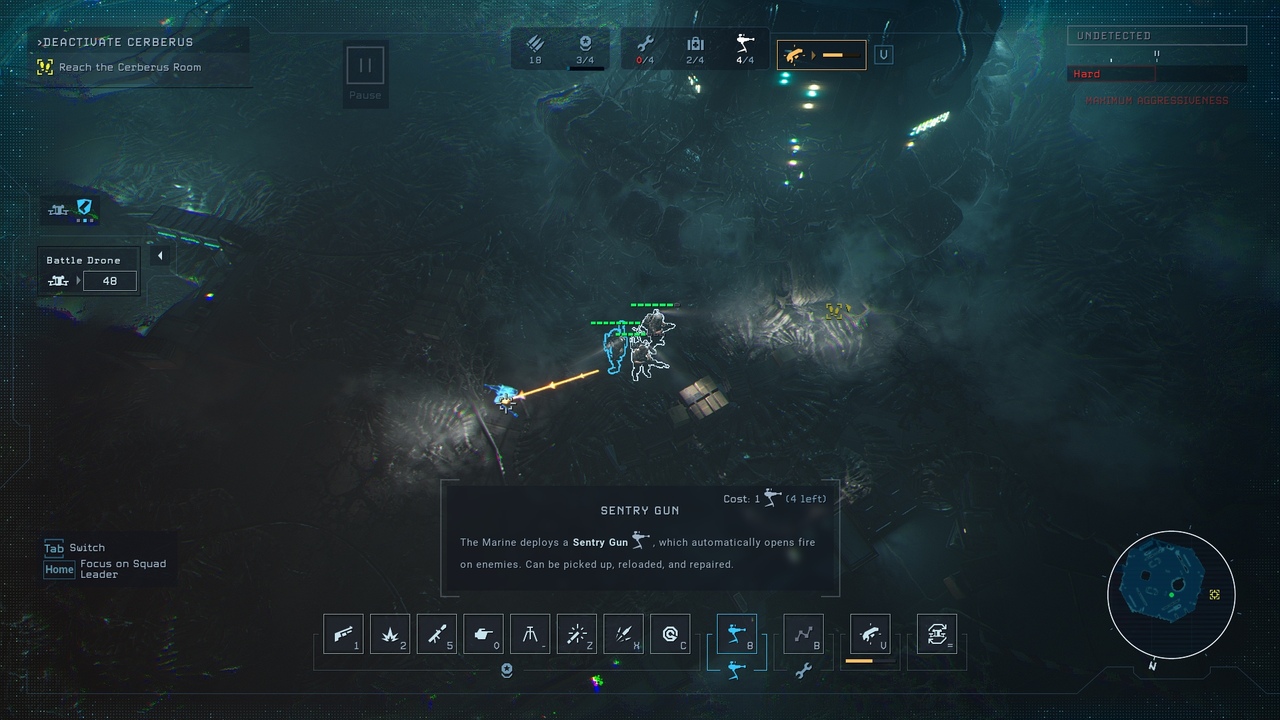Activate the Sentry Gun deployment icon
Image resolution: width=1280 pixels, height=720 pixels.
pyautogui.click(x=737, y=633)
